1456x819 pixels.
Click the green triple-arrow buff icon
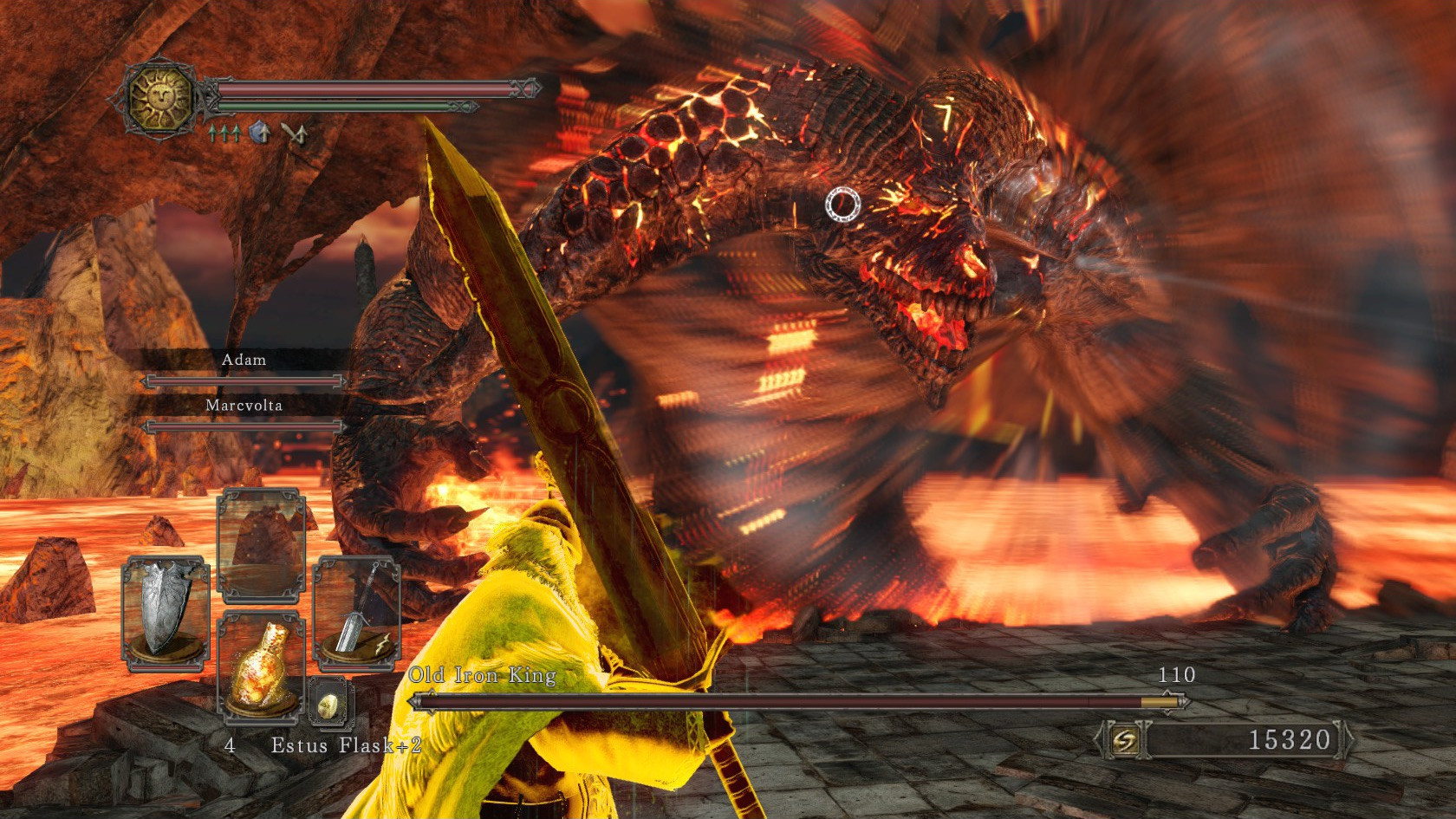click(224, 133)
